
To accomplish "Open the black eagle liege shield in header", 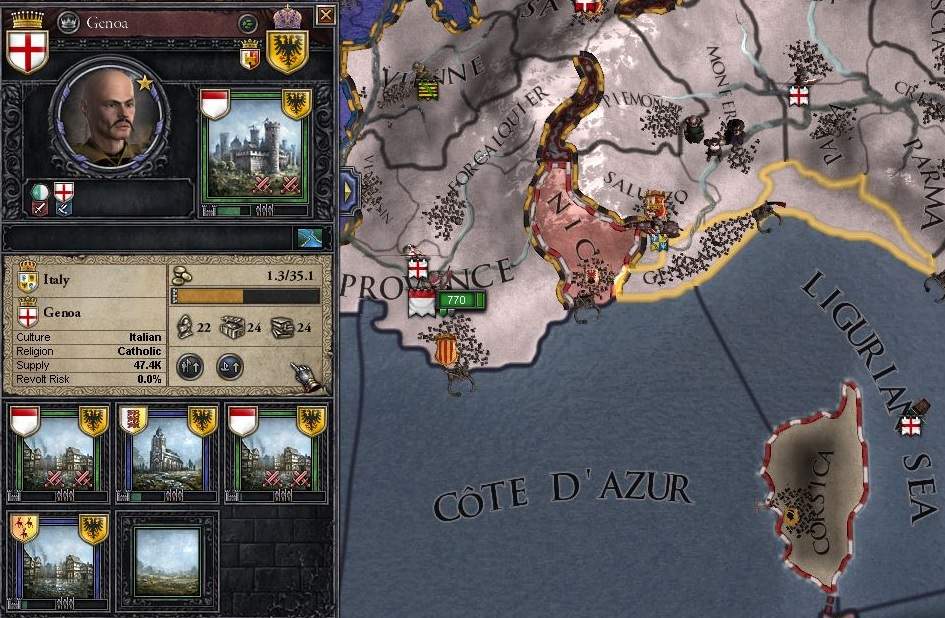I will point(287,48).
